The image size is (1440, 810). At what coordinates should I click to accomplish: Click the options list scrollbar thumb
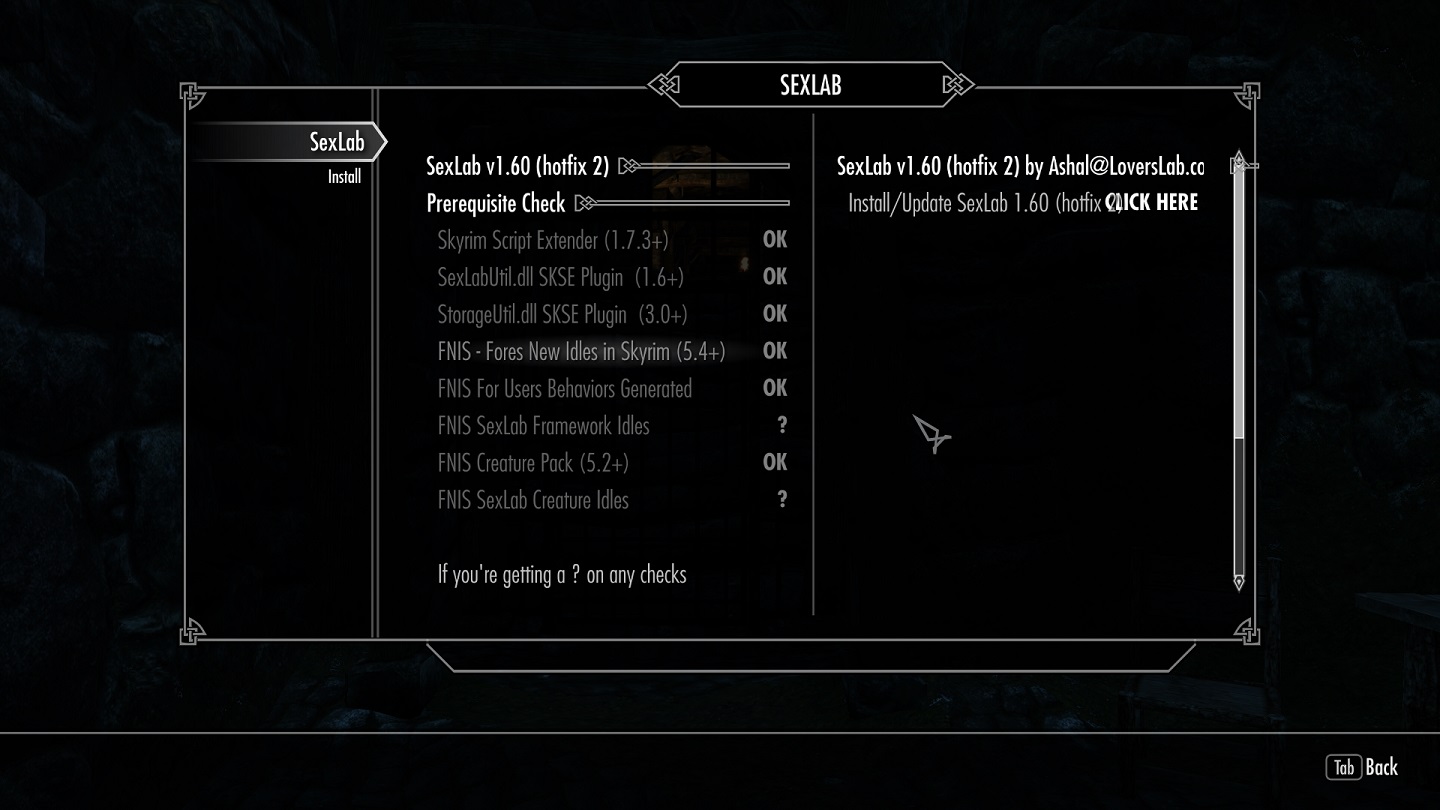(x=1239, y=300)
